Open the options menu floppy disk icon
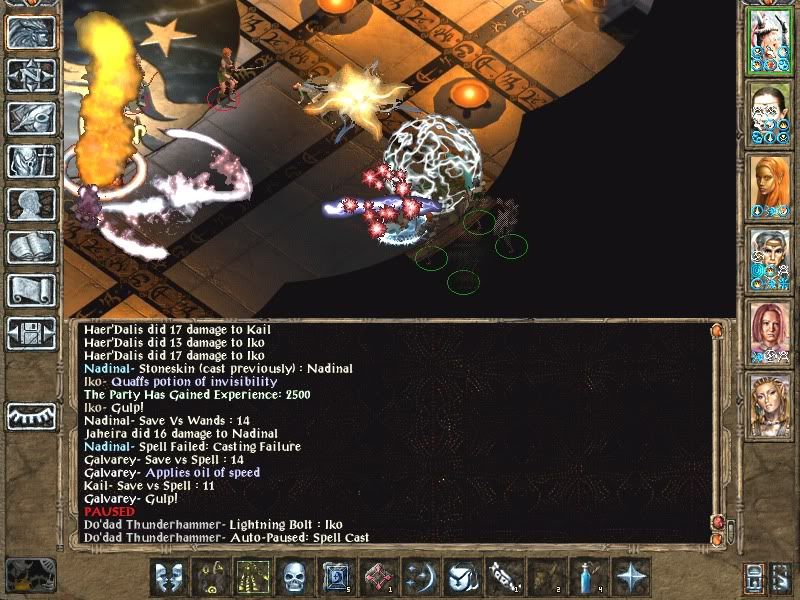The width and height of the screenshot is (800, 600). [32, 333]
